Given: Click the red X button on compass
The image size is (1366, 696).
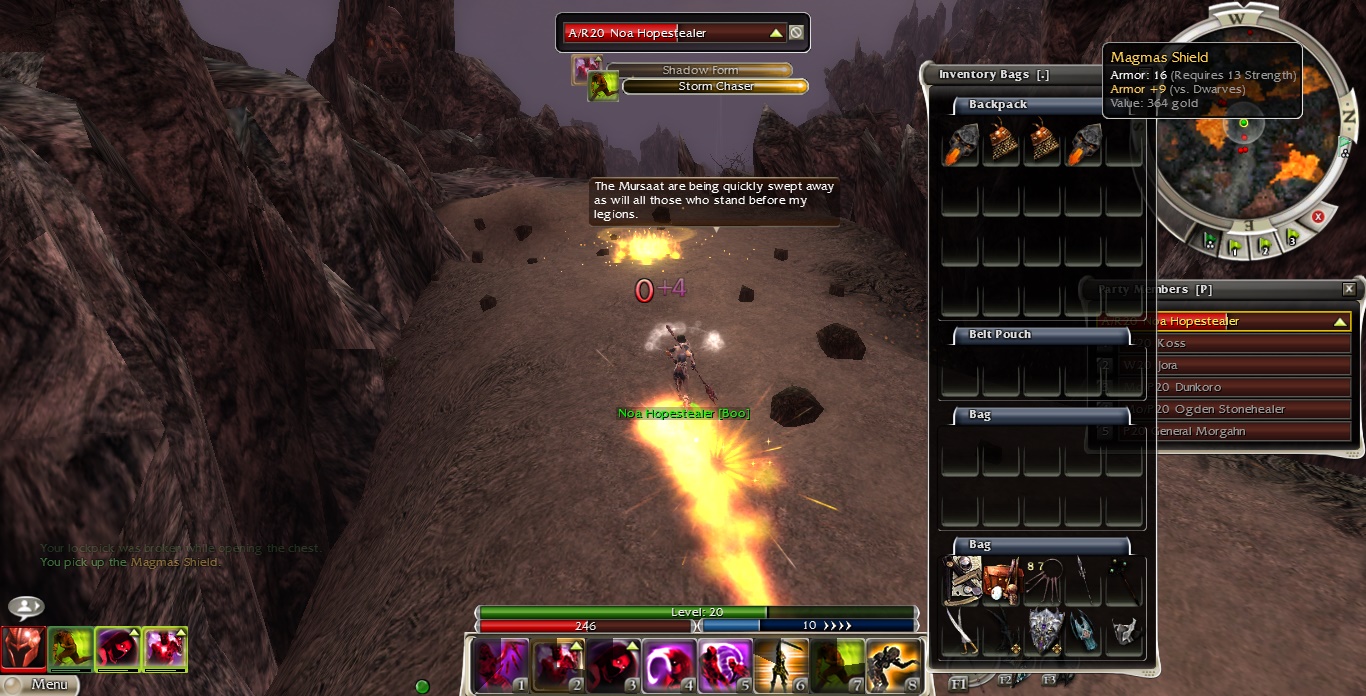Looking at the screenshot, I should pos(1318,216).
